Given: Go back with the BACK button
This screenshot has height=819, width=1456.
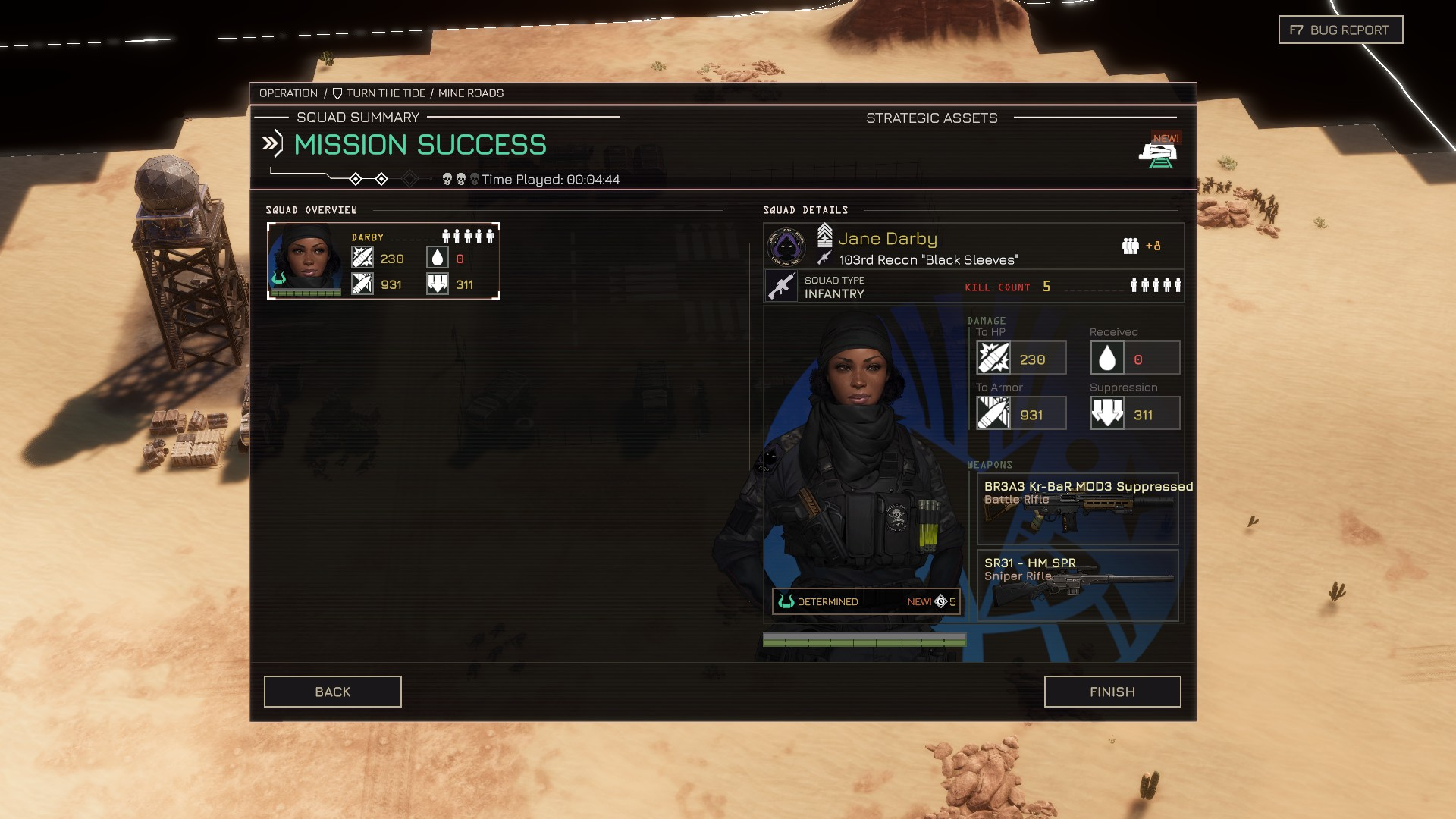Looking at the screenshot, I should tap(332, 692).
